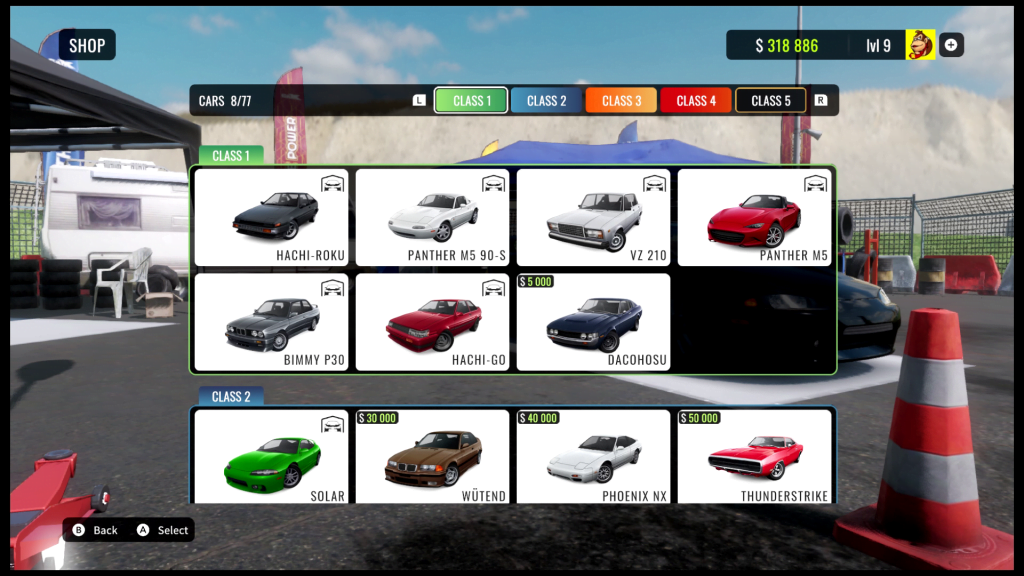
Task: Select the Hachi-Roku car tile
Action: click(x=272, y=217)
